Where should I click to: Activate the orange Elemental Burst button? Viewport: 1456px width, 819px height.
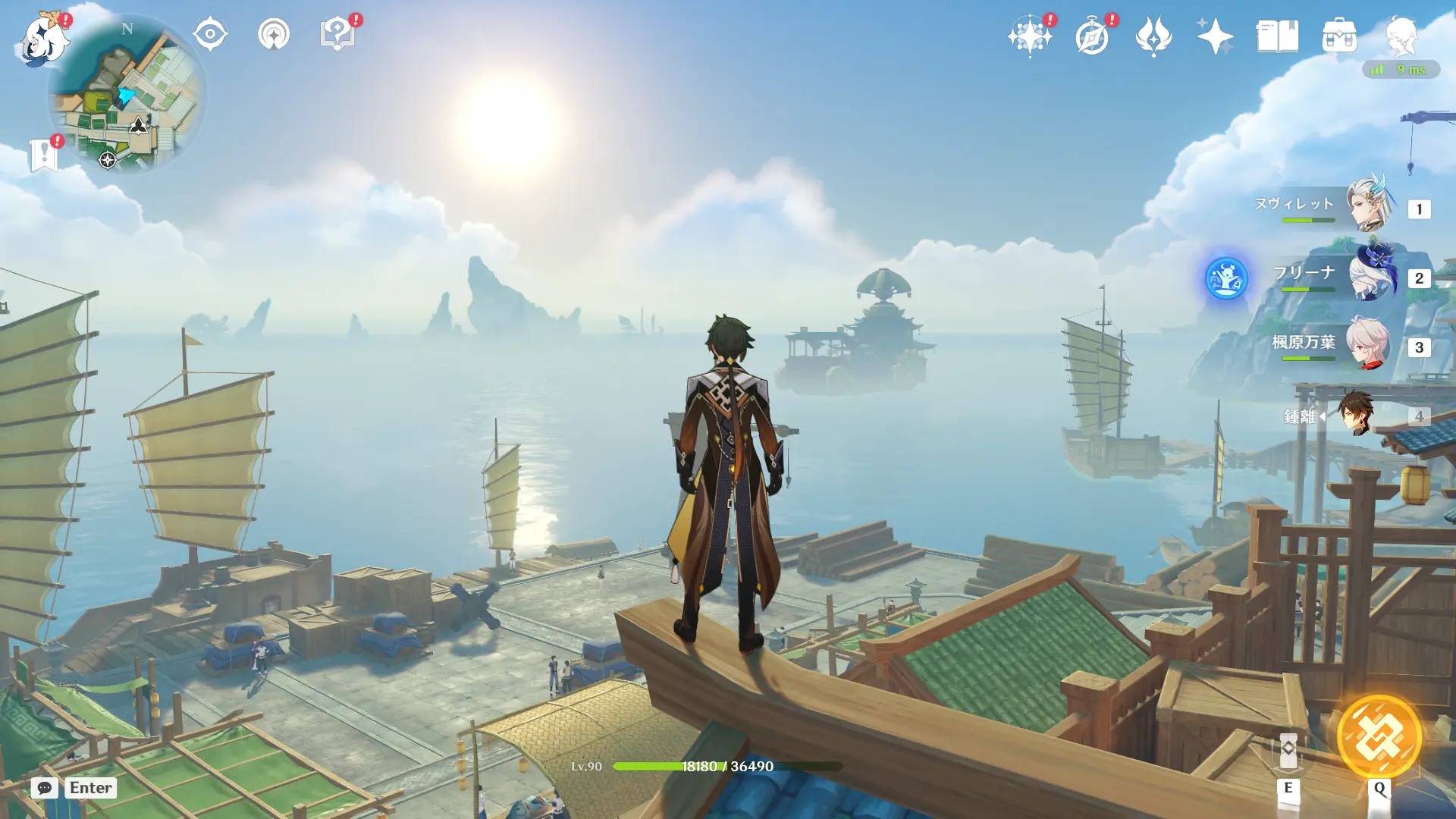click(x=1379, y=736)
